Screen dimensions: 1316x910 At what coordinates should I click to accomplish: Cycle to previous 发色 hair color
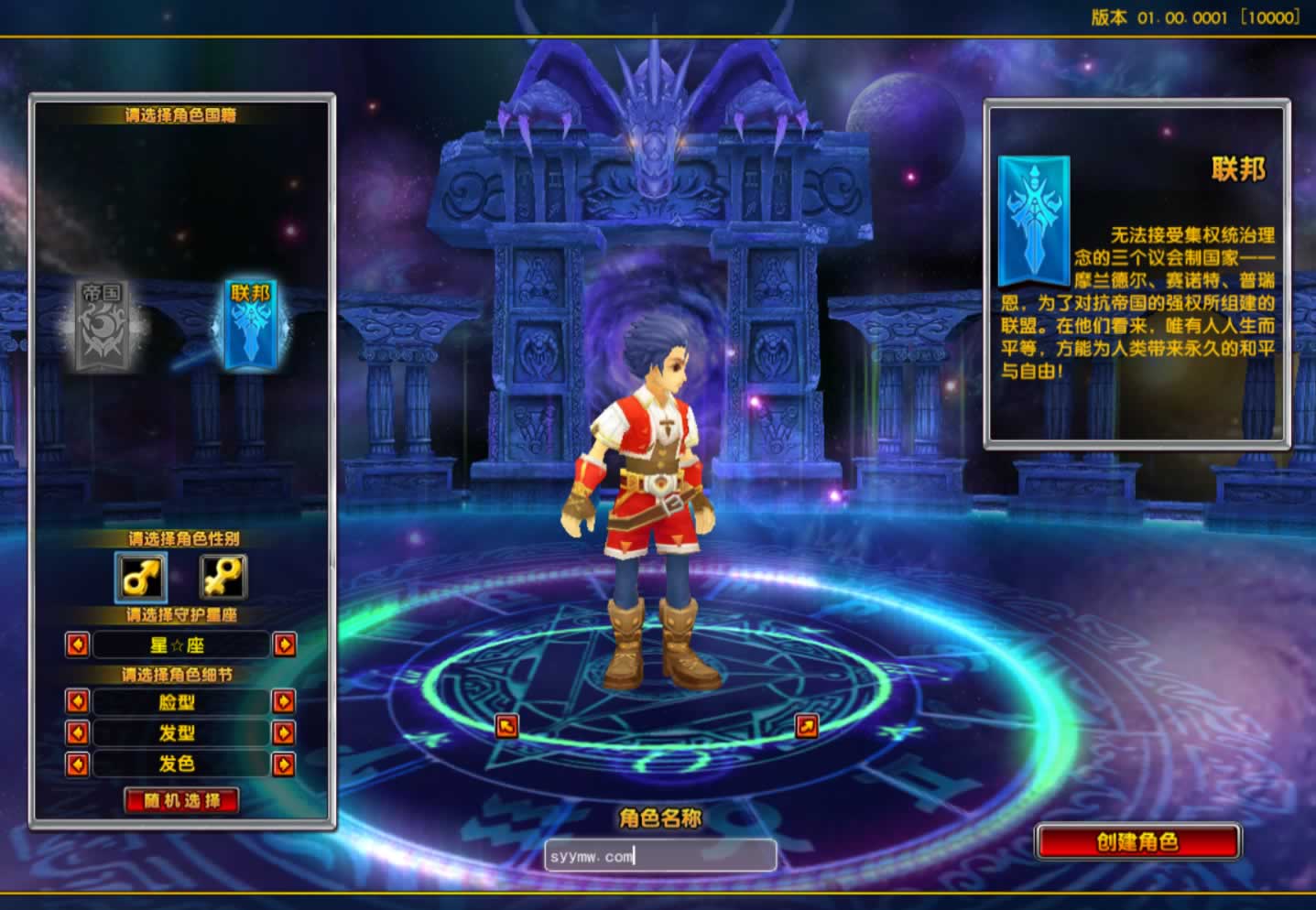click(x=78, y=764)
